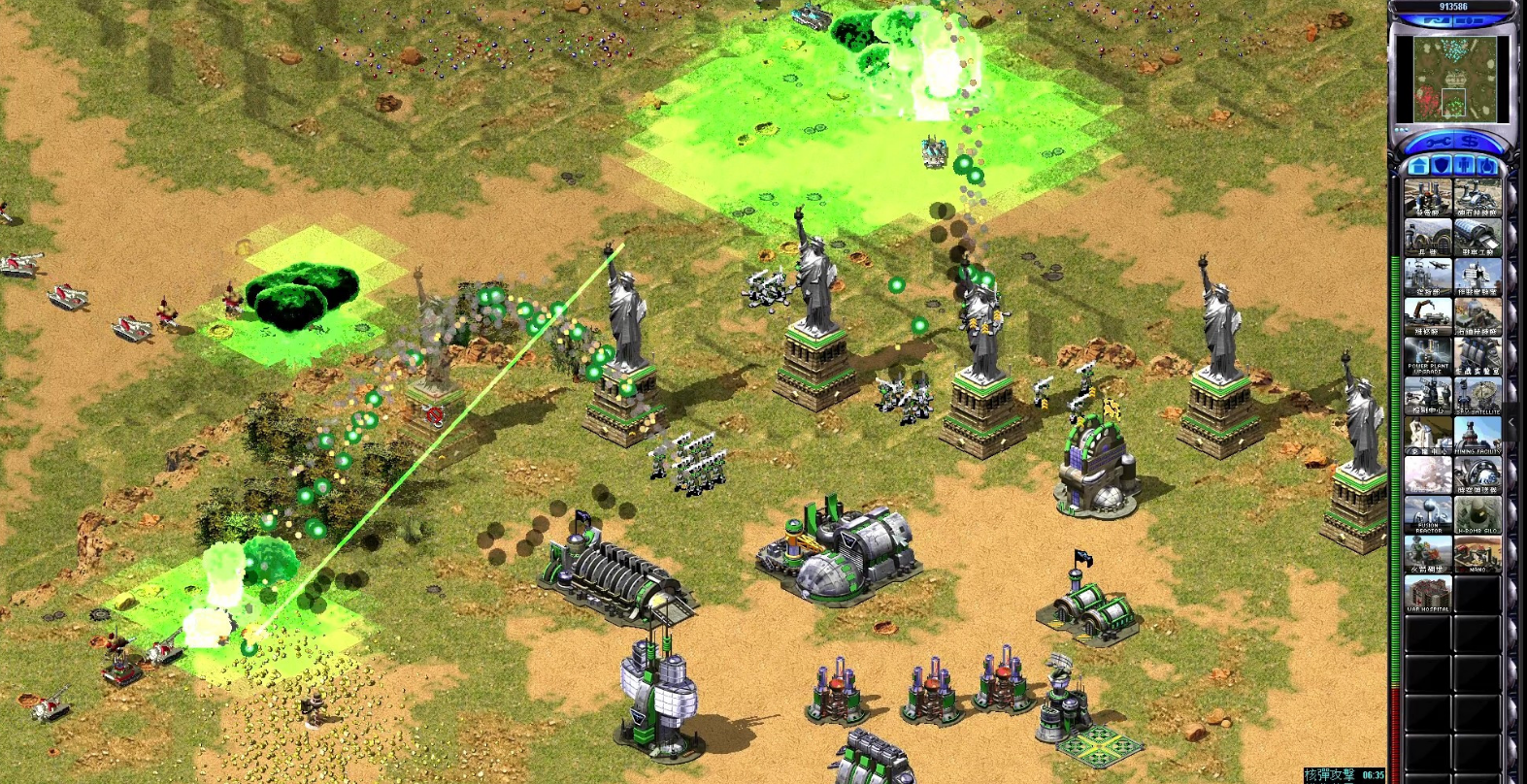Select the airfield icon with a plane
Screen dimensions: 1527x784
point(1427,276)
